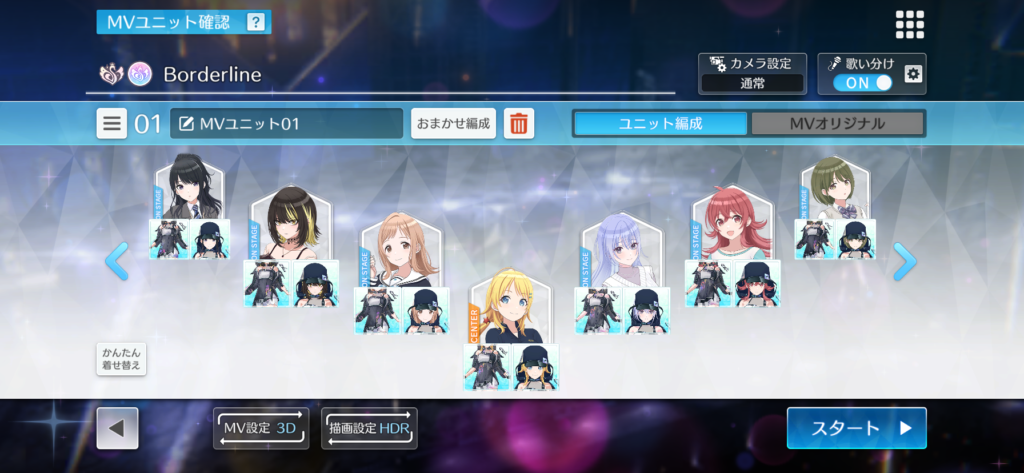Open 描画設定 HDR render settings
The height and width of the screenshot is (473, 1024).
point(369,428)
